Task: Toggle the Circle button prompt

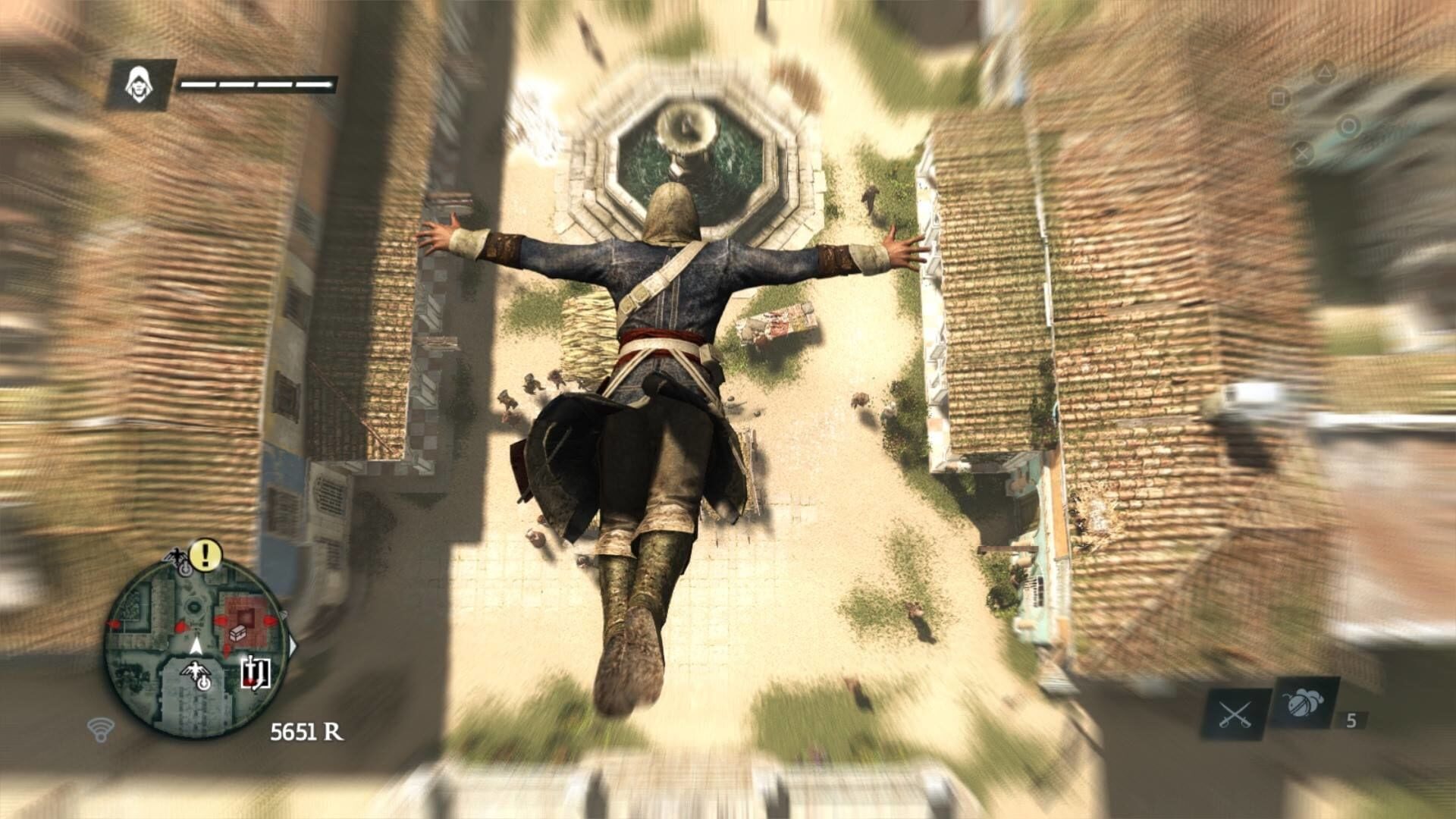Action: click(x=1349, y=127)
